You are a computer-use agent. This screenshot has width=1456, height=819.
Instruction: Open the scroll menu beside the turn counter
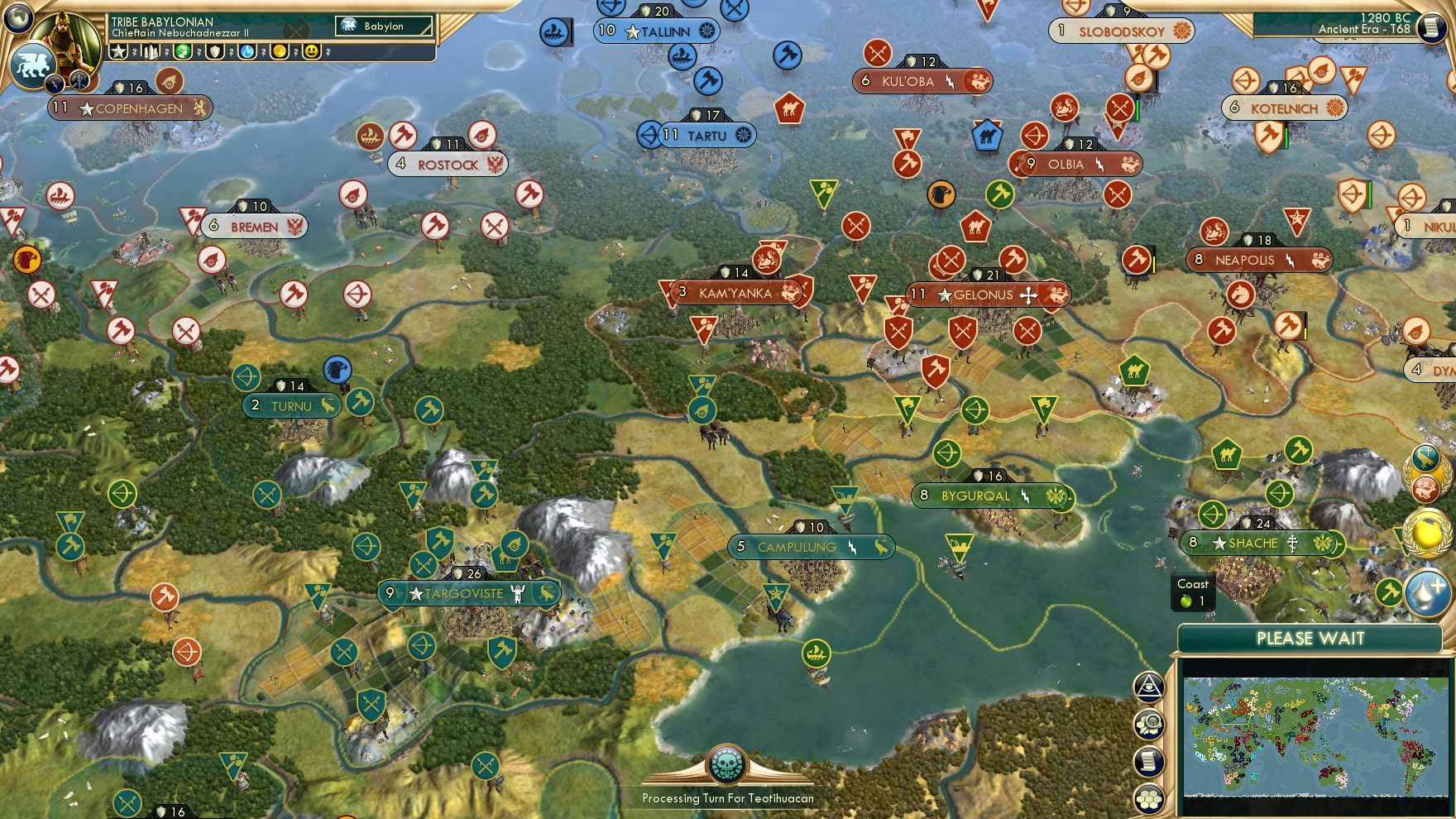(x=1430, y=28)
